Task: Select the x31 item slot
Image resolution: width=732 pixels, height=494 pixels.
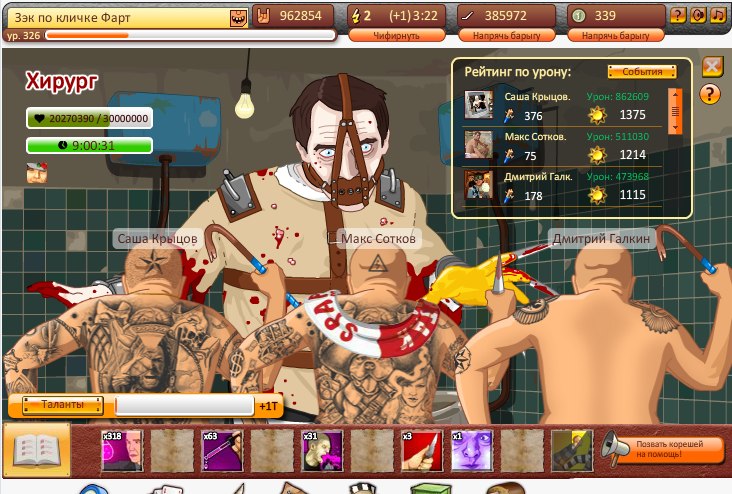Action: coord(322,450)
